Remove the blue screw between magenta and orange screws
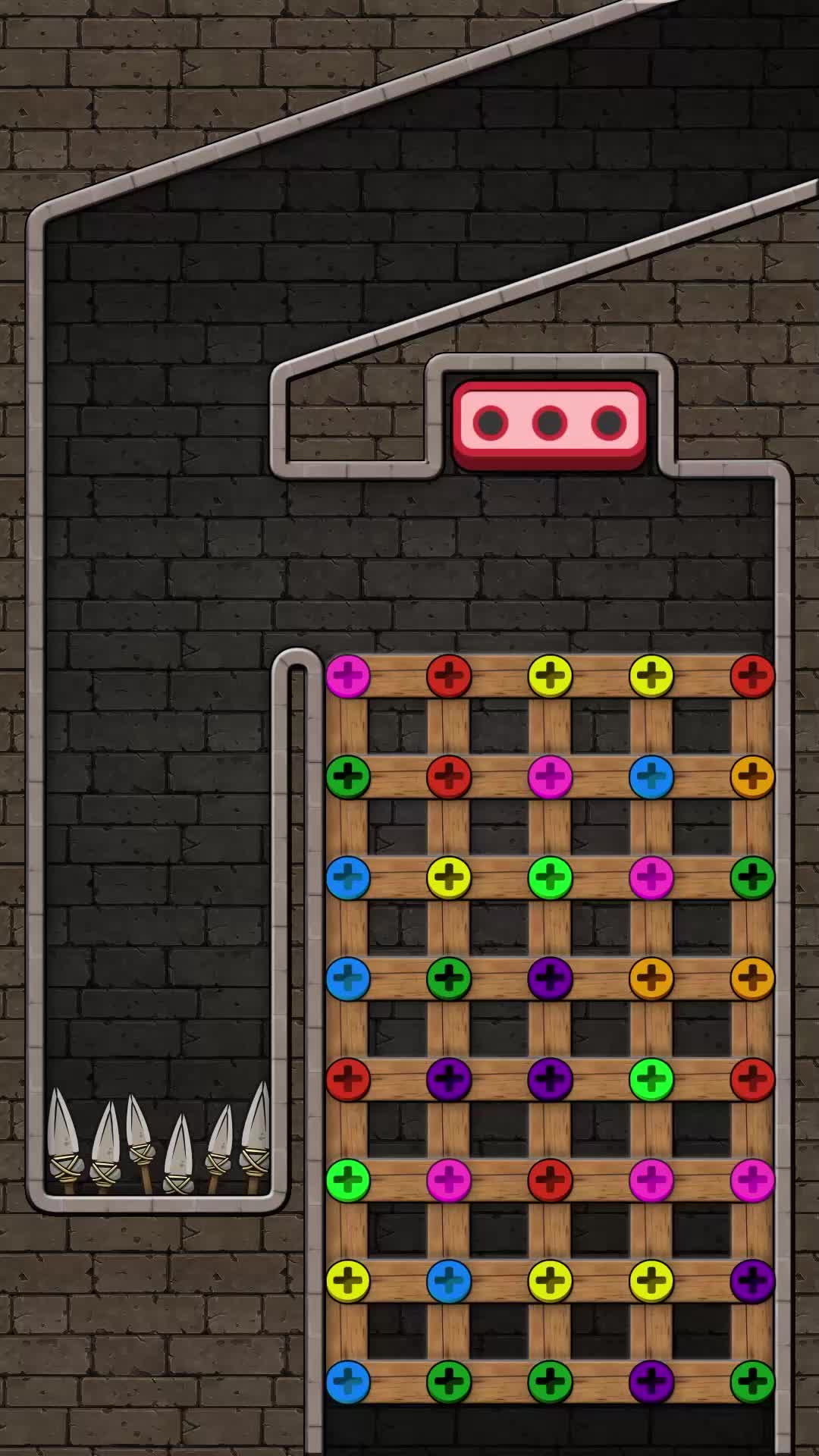819x1456 pixels. point(651,777)
